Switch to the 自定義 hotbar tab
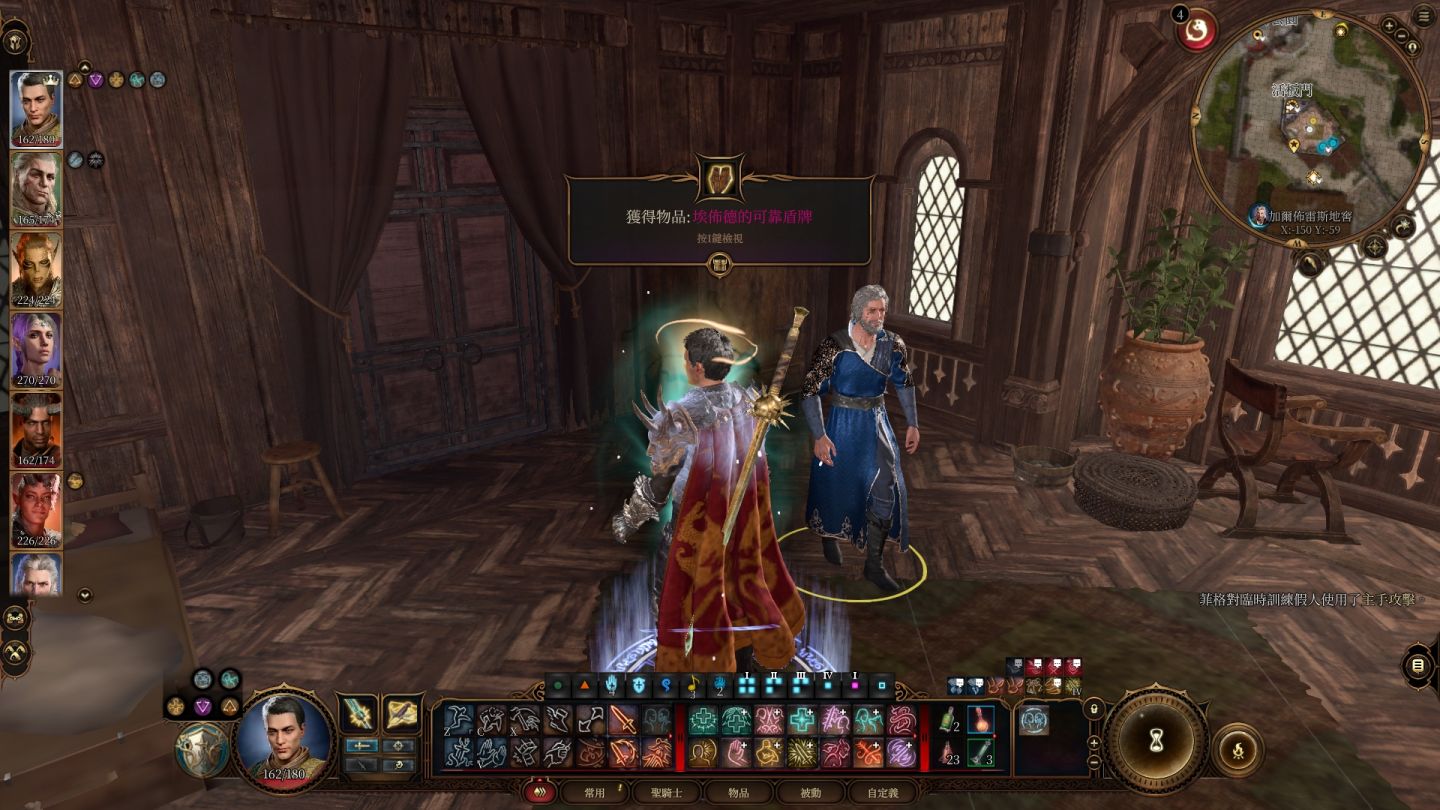This screenshot has width=1440, height=810. pyautogui.click(x=882, y=793)
